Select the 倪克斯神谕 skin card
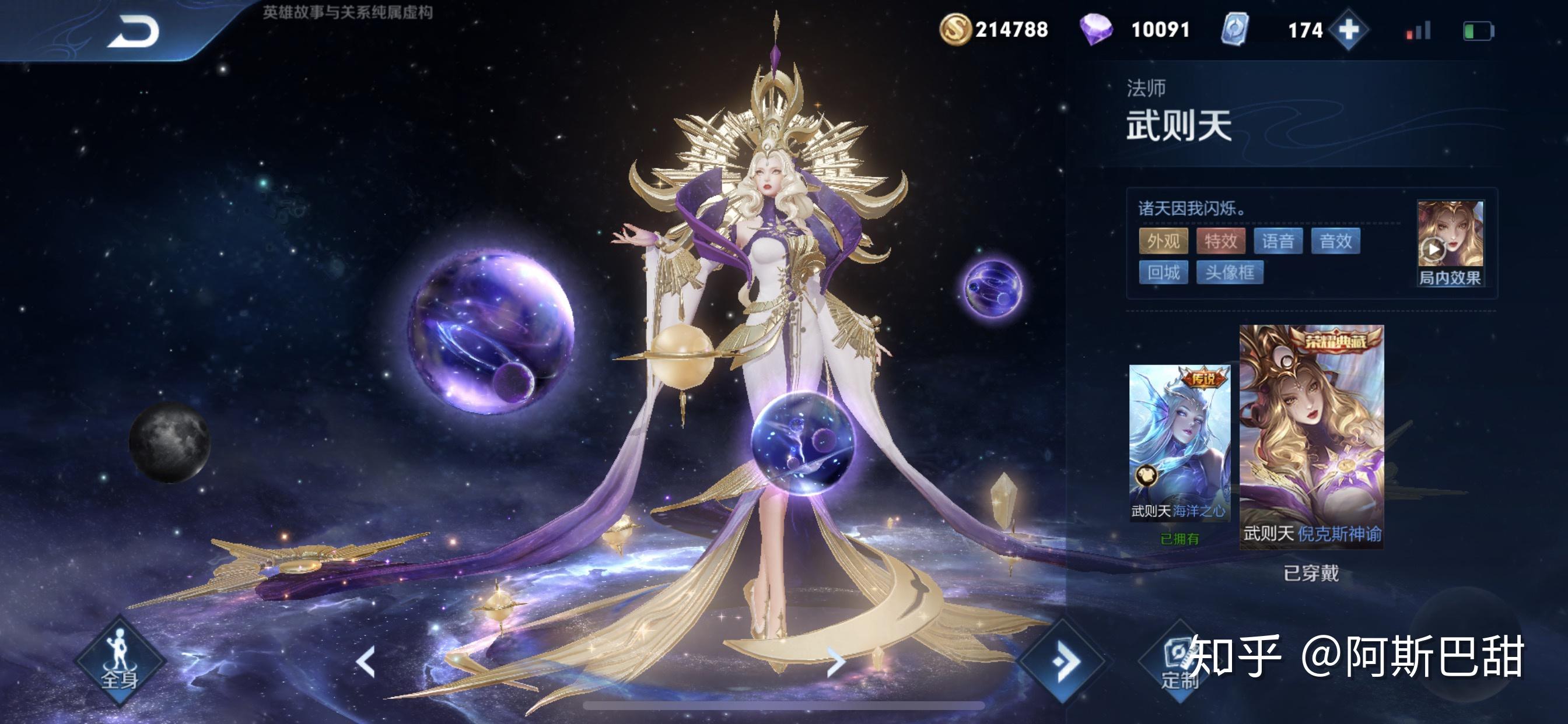1568x724 pixels. tap(1311, 436)
